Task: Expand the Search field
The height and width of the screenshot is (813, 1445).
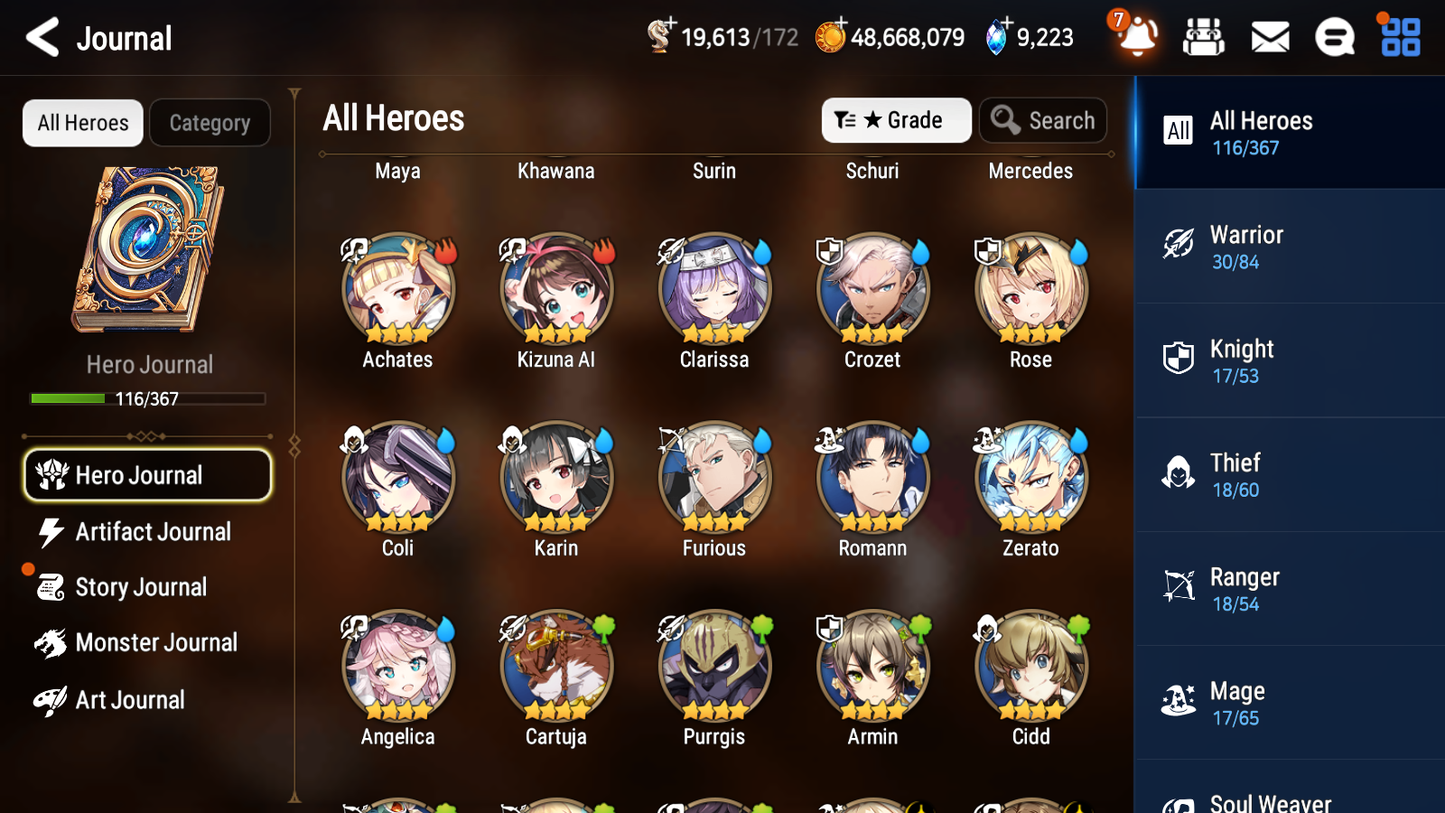Action: (x=1043, y=120)
